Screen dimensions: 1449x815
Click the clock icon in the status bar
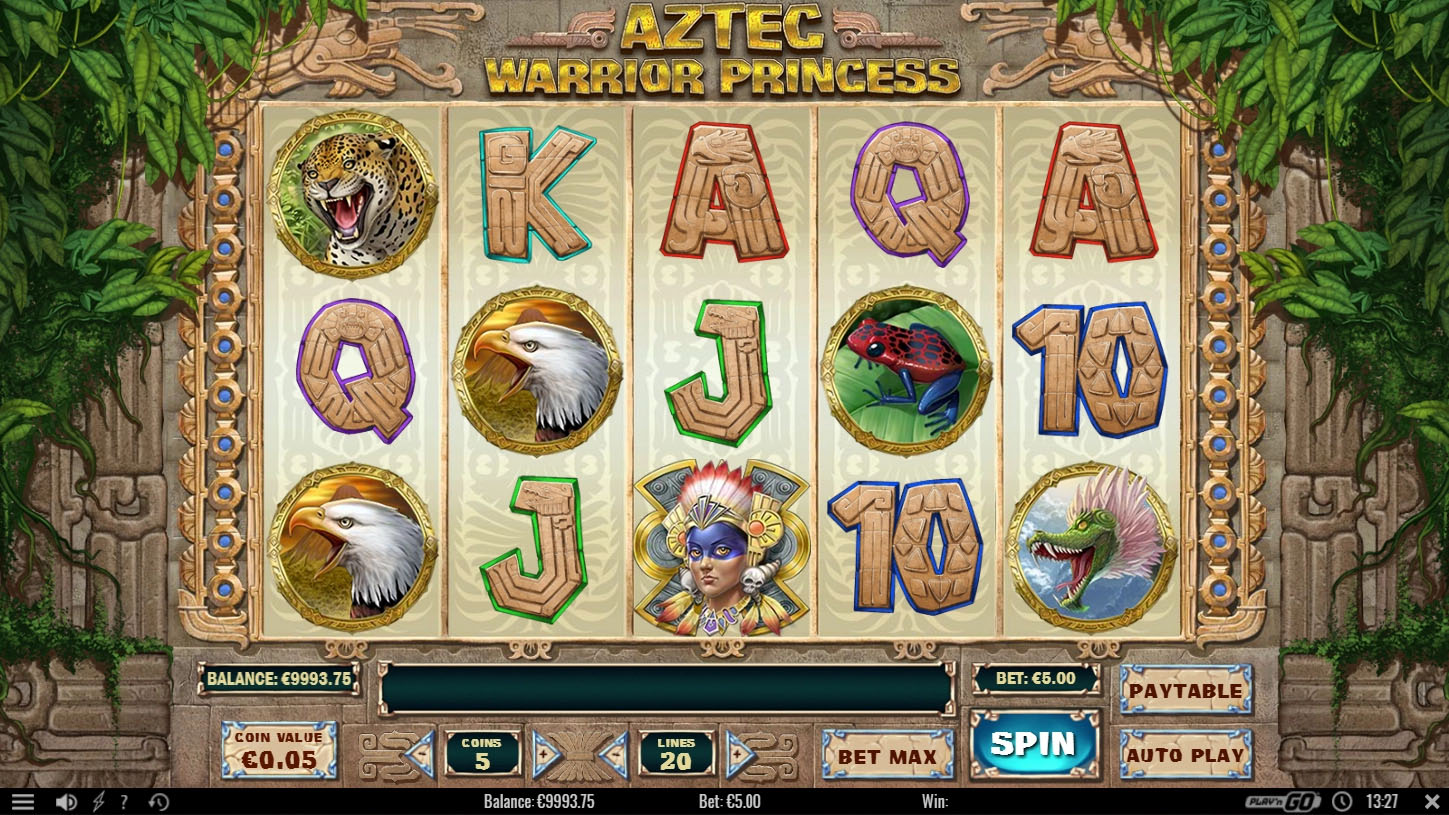[x=1341, y=800]
